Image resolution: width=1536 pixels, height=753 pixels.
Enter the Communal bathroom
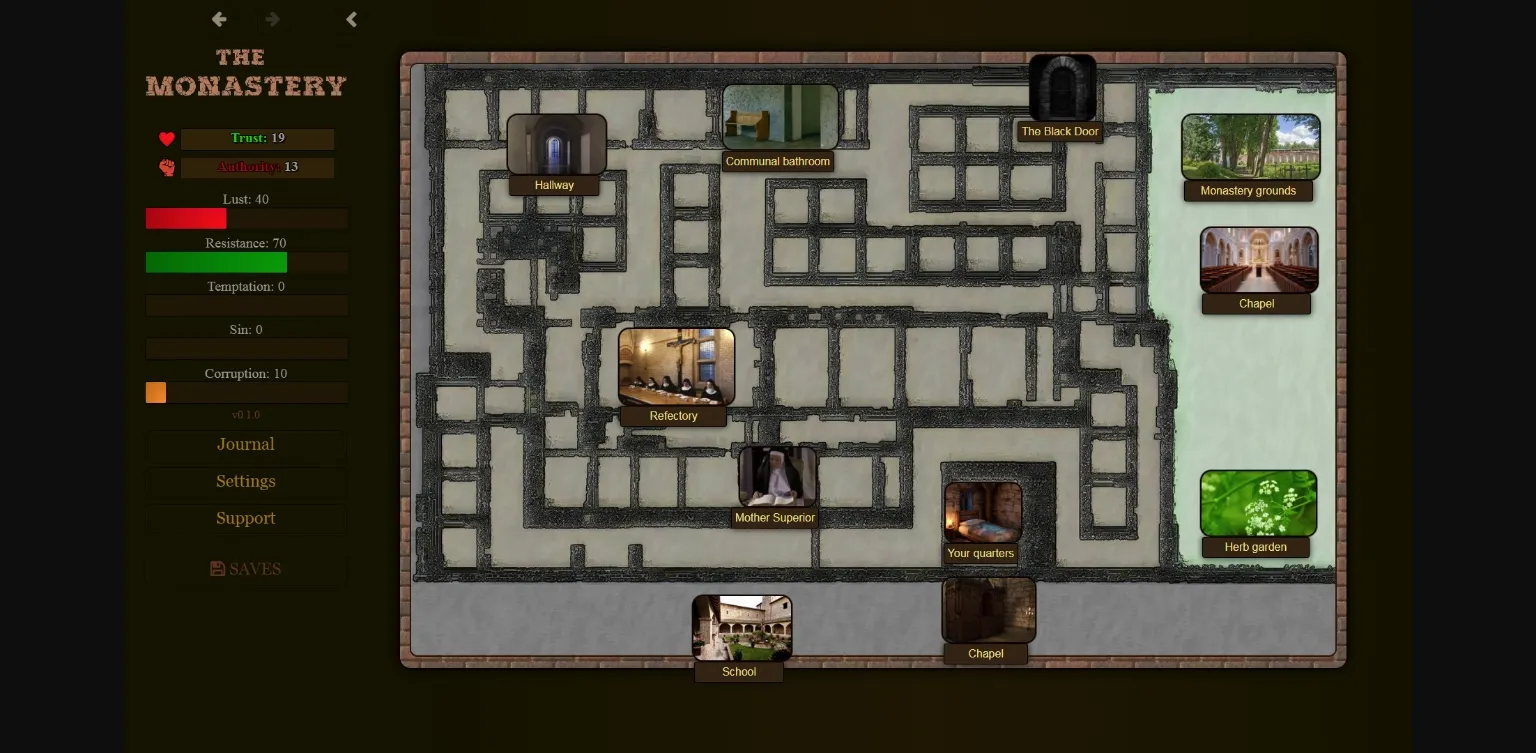tap(779, 117)
